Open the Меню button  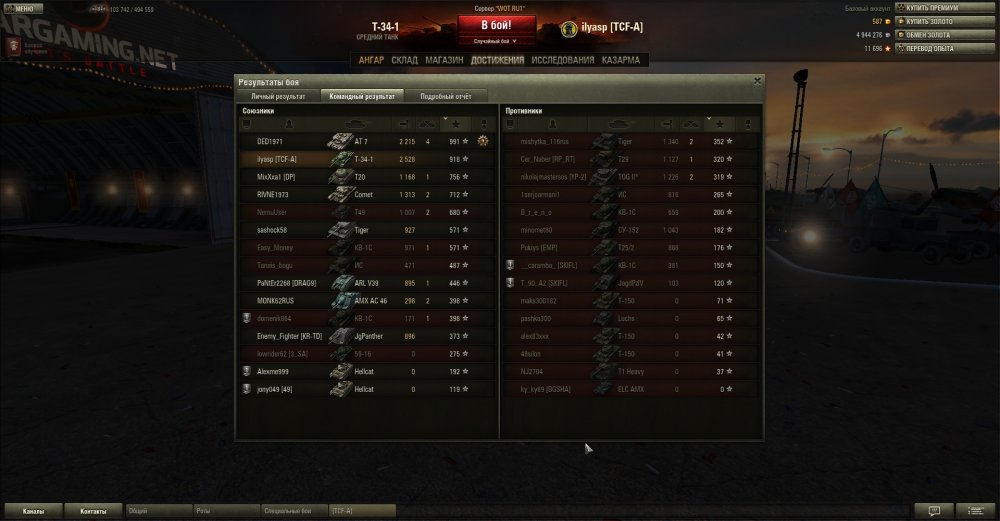click(x=20, y=8)
